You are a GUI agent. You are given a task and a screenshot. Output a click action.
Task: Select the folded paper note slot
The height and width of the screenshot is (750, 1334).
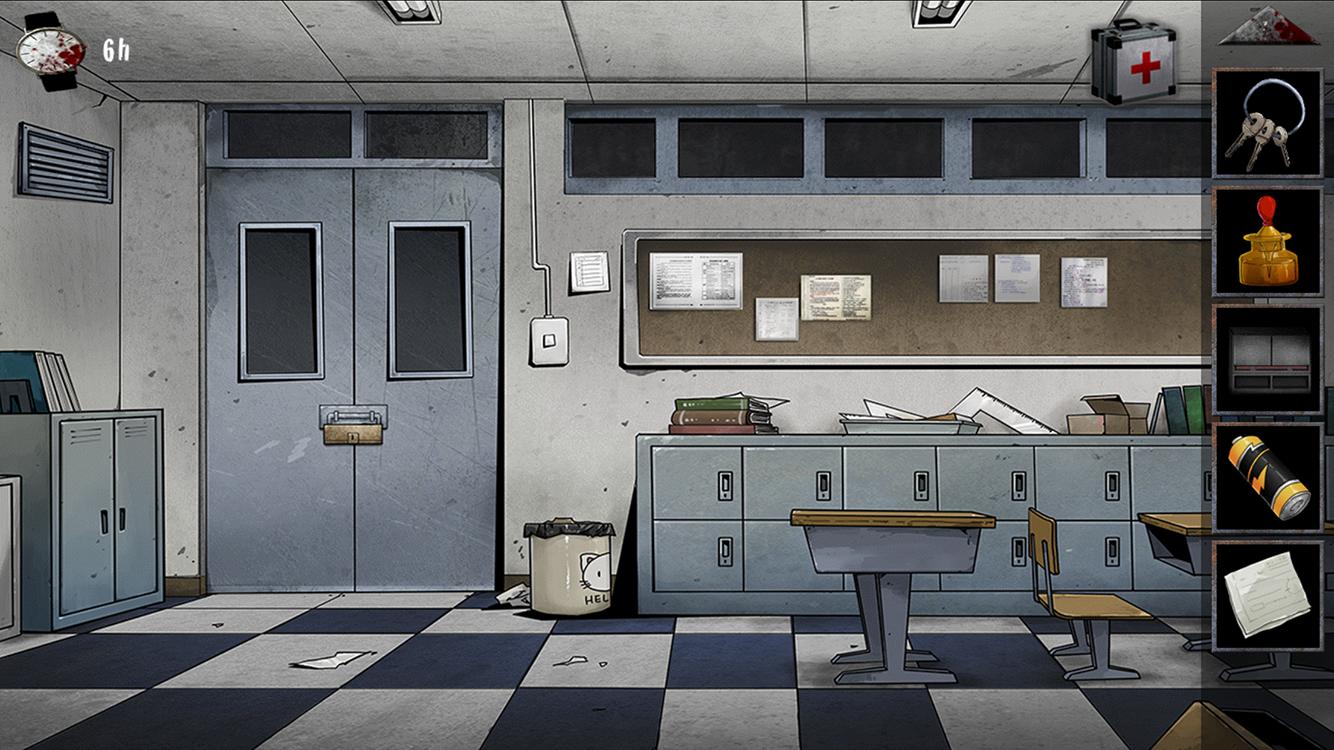[x=1267, y=596]
